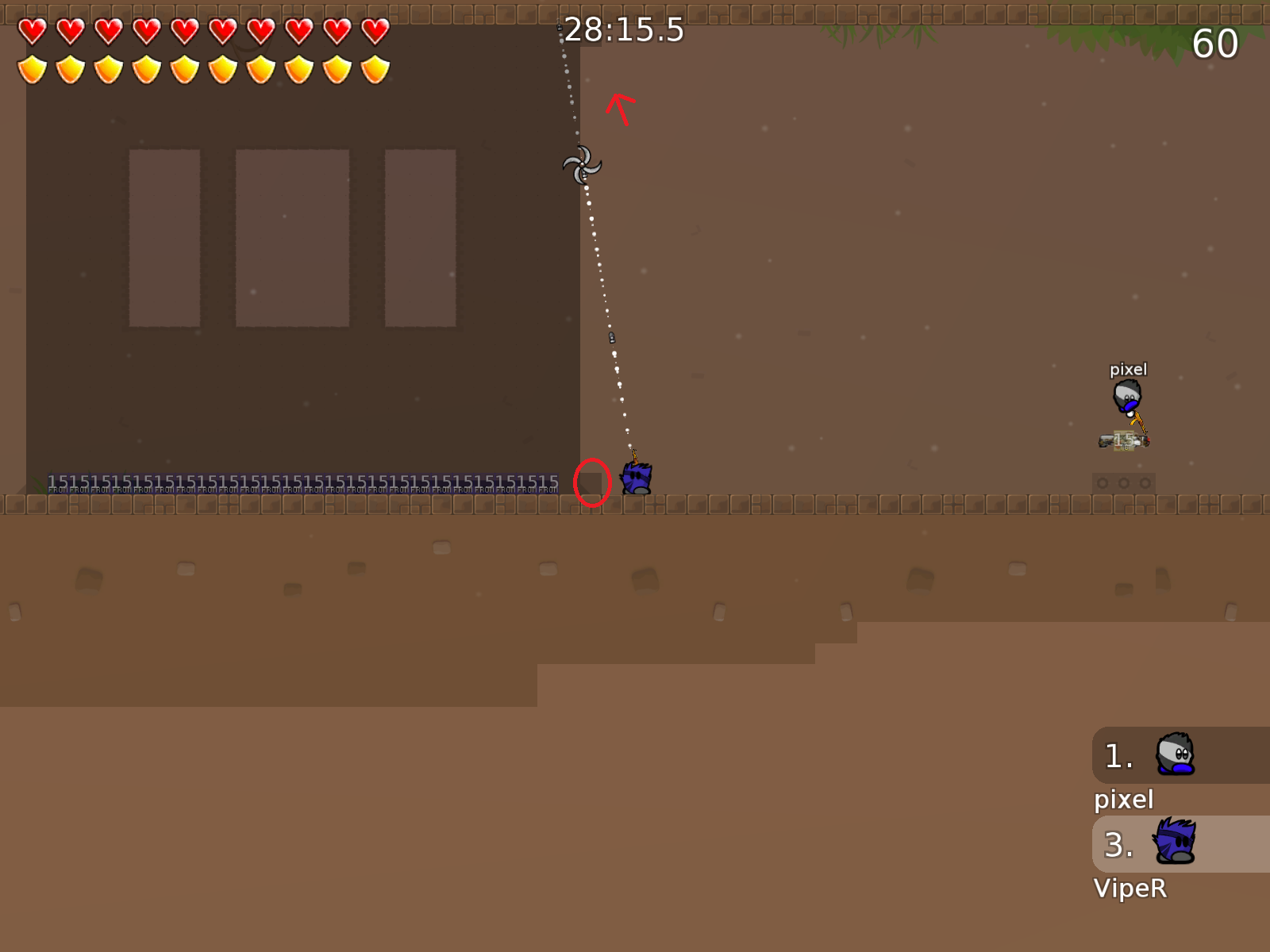The height and width of the screenshot is (952, 1270).
Task: Click the last heart in the health row
Action: [374, 29]
